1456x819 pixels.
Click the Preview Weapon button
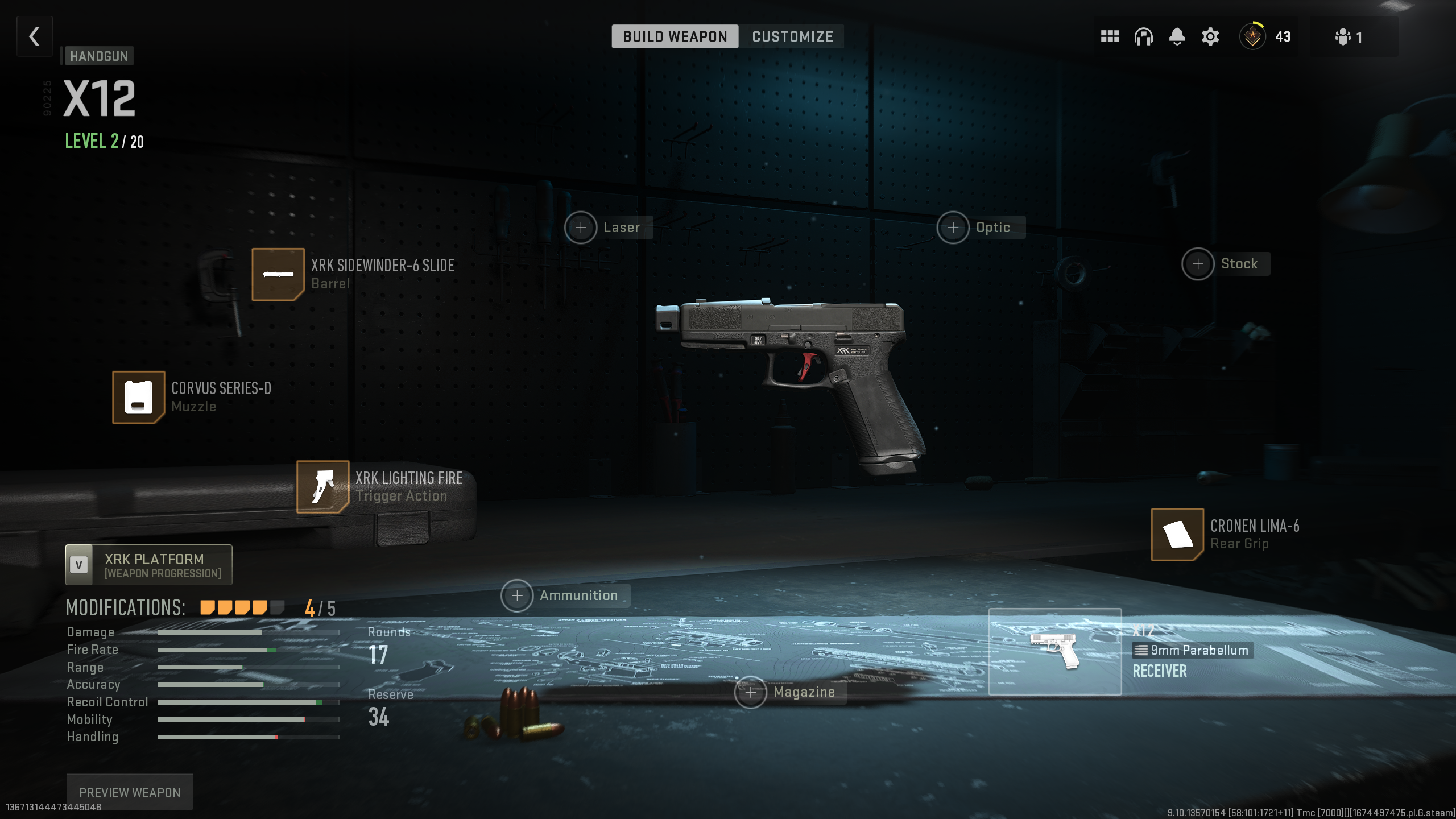pyautogui.click(x=130, y=792)
